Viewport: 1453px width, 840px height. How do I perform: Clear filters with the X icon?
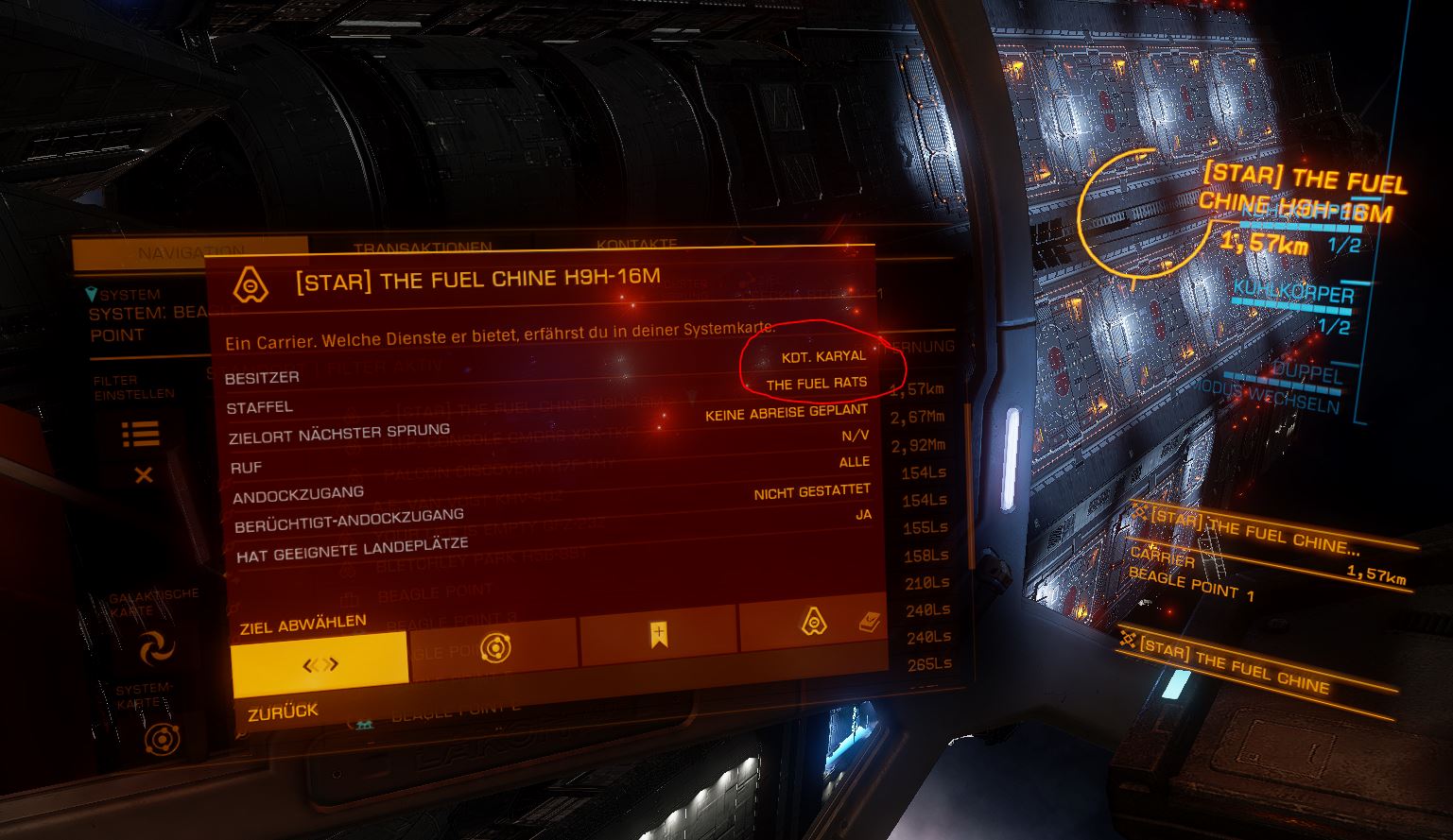coord(143,474)
